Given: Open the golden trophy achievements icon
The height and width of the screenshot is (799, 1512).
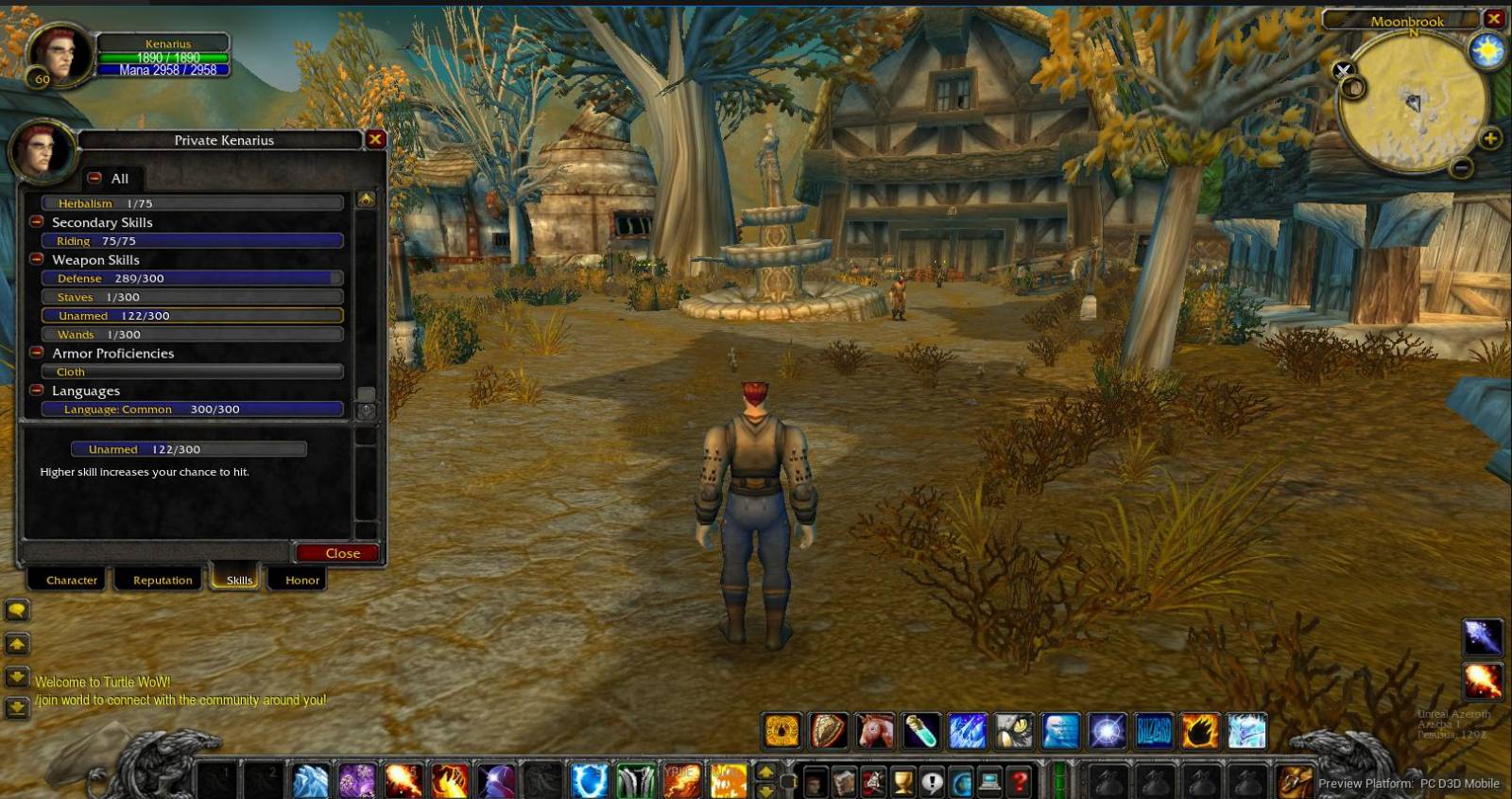Looking at the screenshot, I should [x=902, y=782].
